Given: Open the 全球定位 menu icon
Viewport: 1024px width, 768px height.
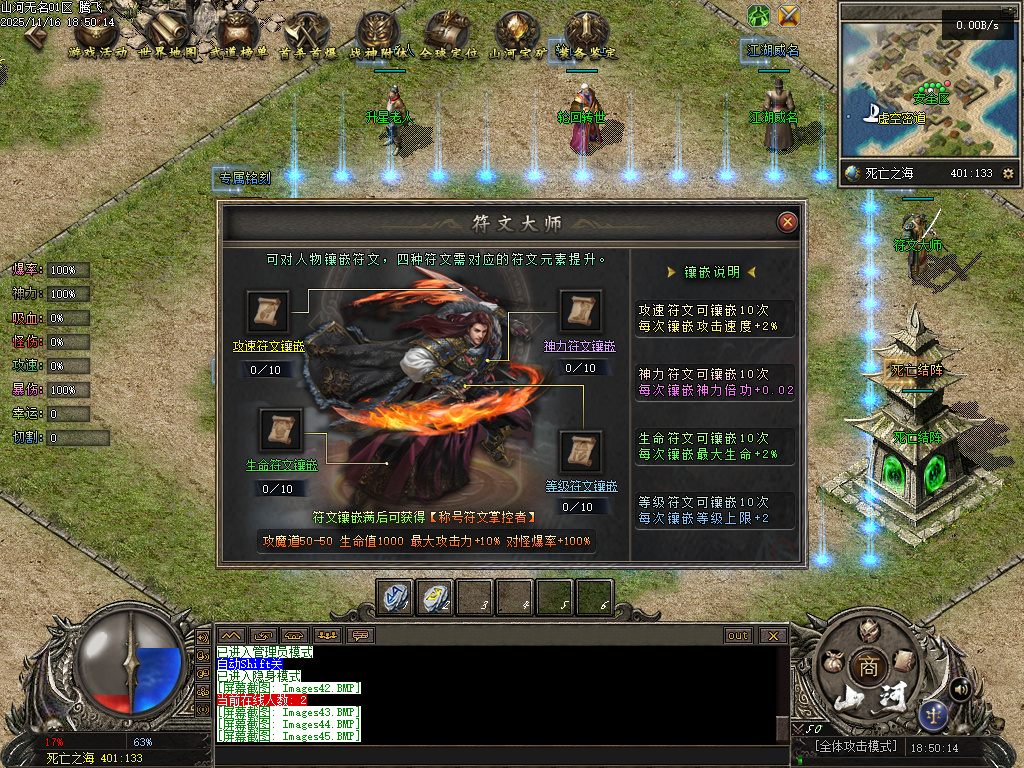Looking at the screenshot, I should pos(448,34).
